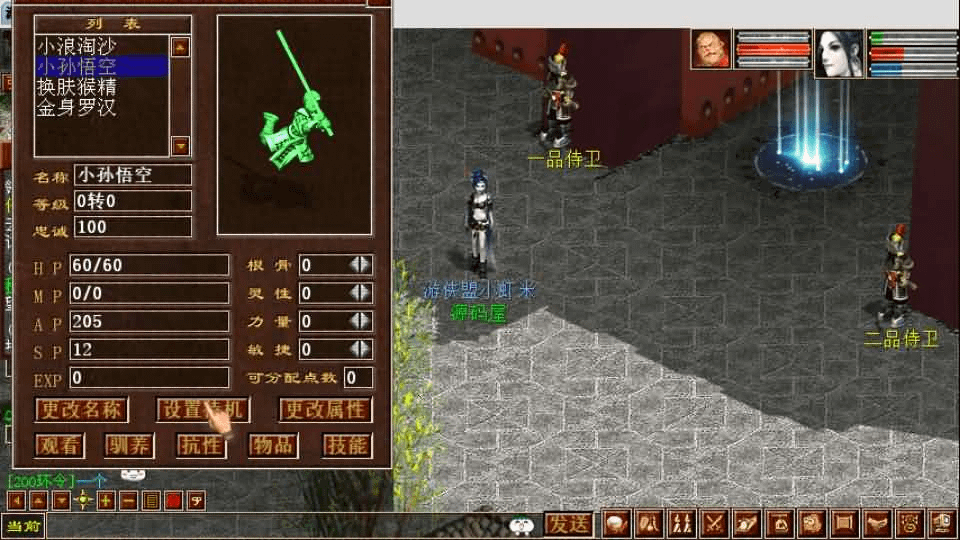Click the 设置待机 button
Screen dimensions: 960x540
tap(202, 409)
